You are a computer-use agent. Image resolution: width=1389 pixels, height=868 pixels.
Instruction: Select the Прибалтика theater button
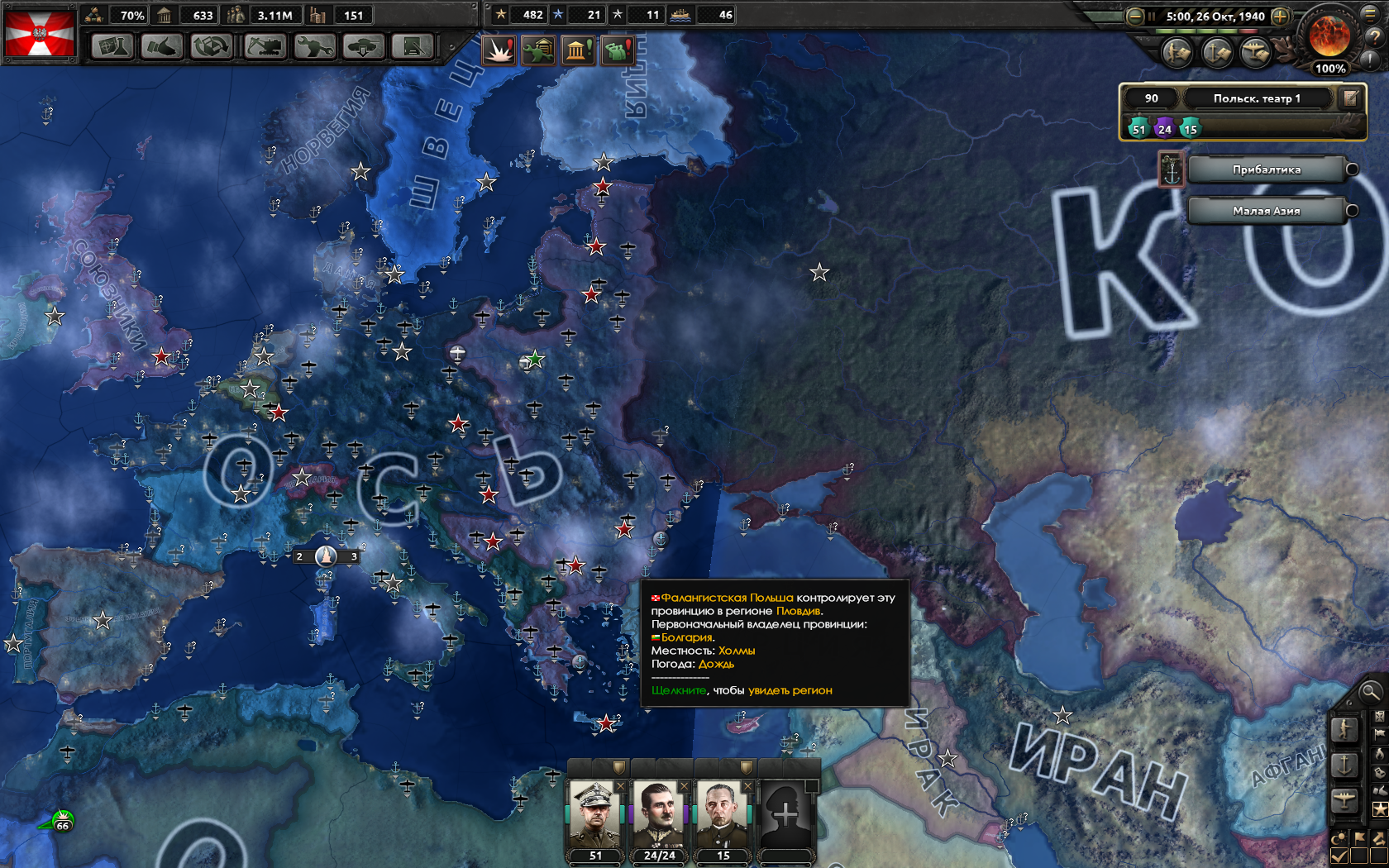1266,169
